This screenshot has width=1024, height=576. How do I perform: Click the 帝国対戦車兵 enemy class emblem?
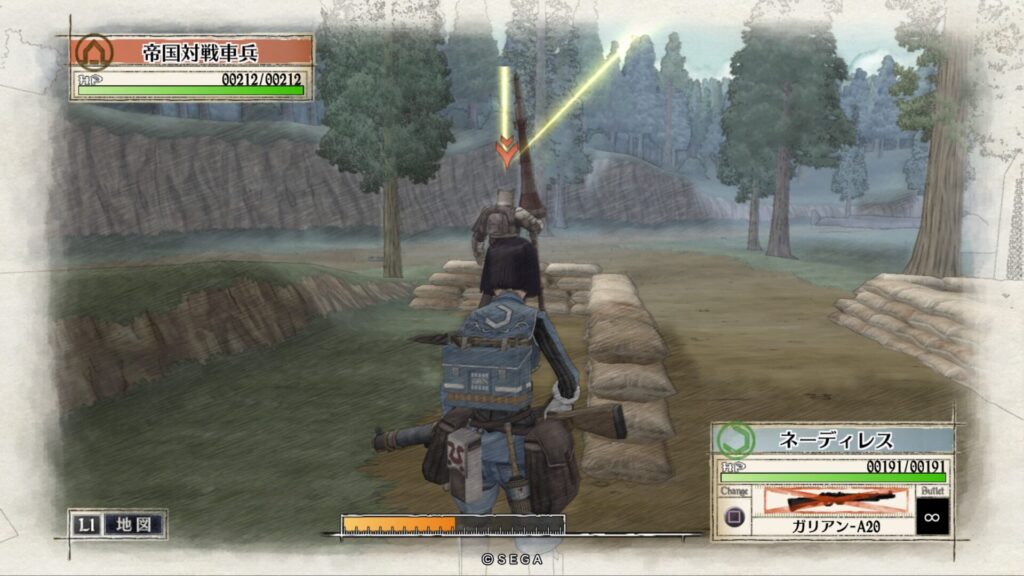(95, 52)
